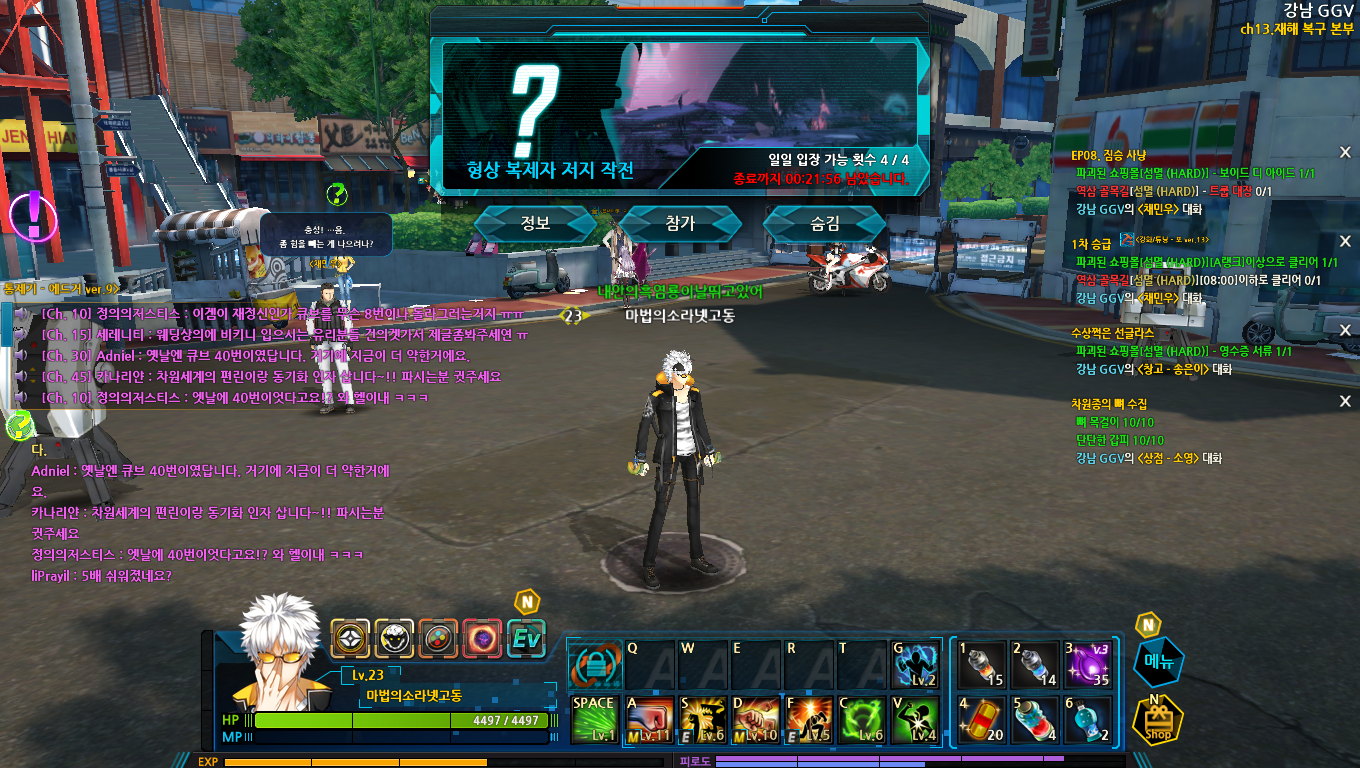
Task: Activate the red fist skill on A
Action: (x=649, y=720)
